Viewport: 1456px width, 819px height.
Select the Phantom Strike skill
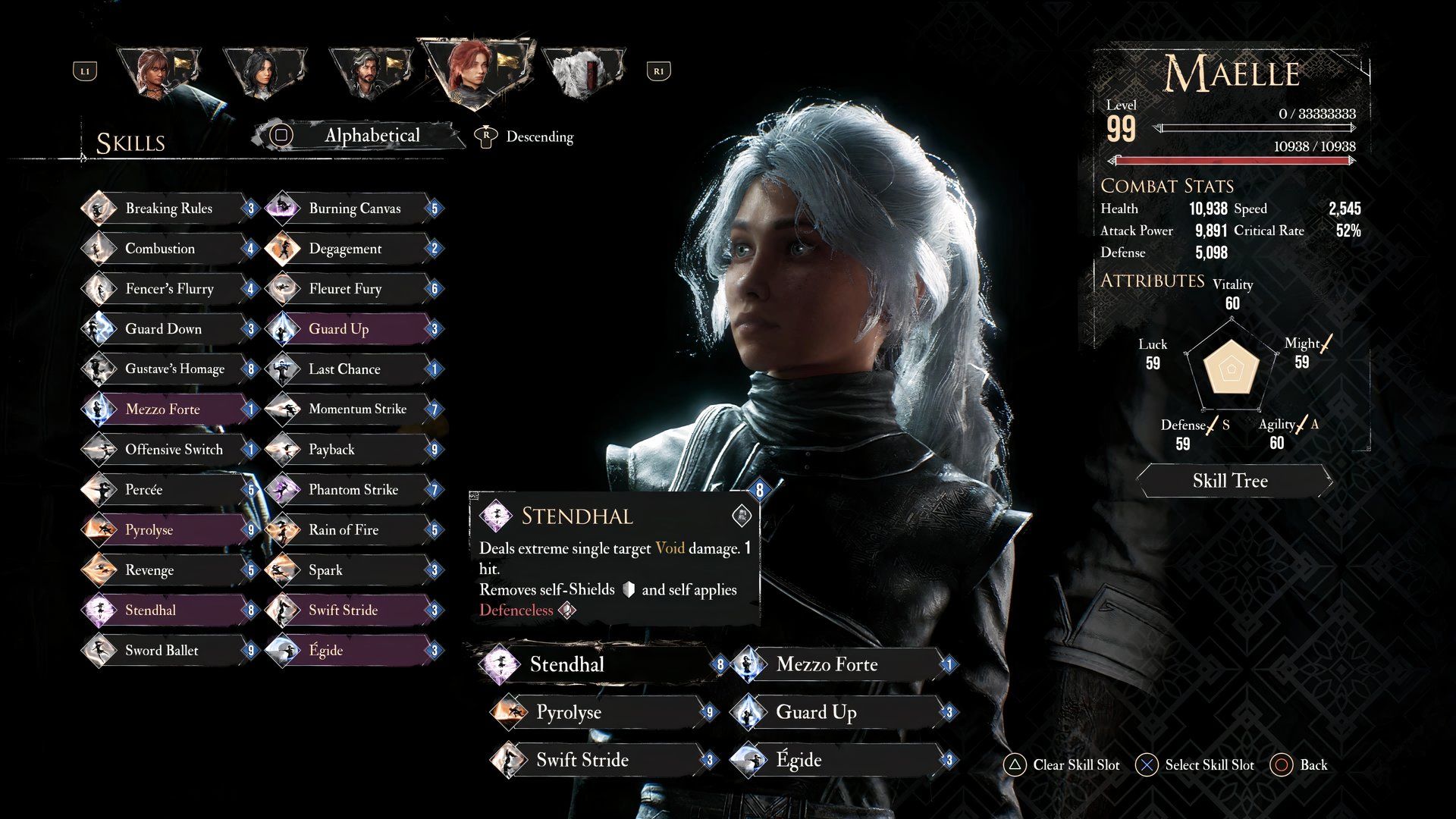coord(353,490)
